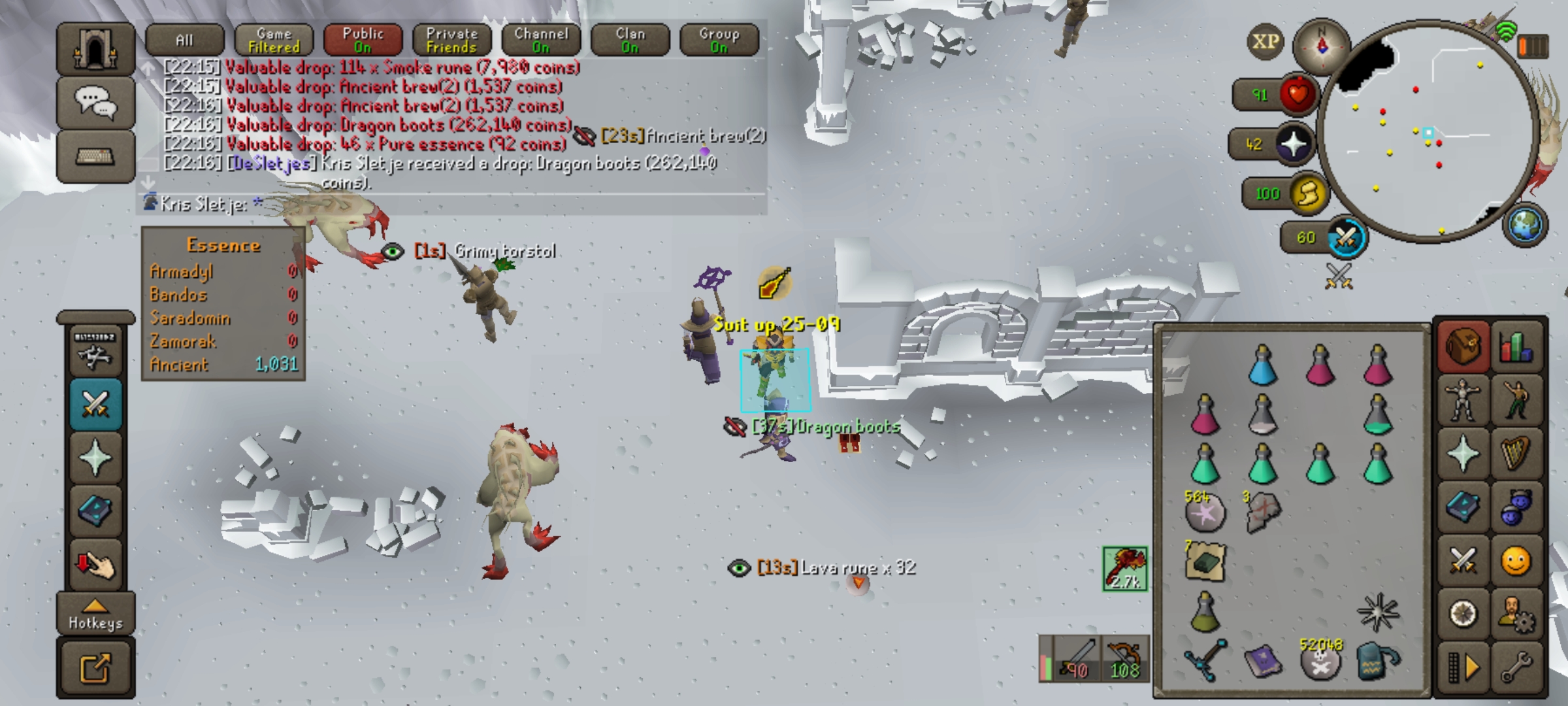This screenshot has width=1568, height=706.
Task: Toggle run using the run energy orb
Action: tap(1308, 194)
